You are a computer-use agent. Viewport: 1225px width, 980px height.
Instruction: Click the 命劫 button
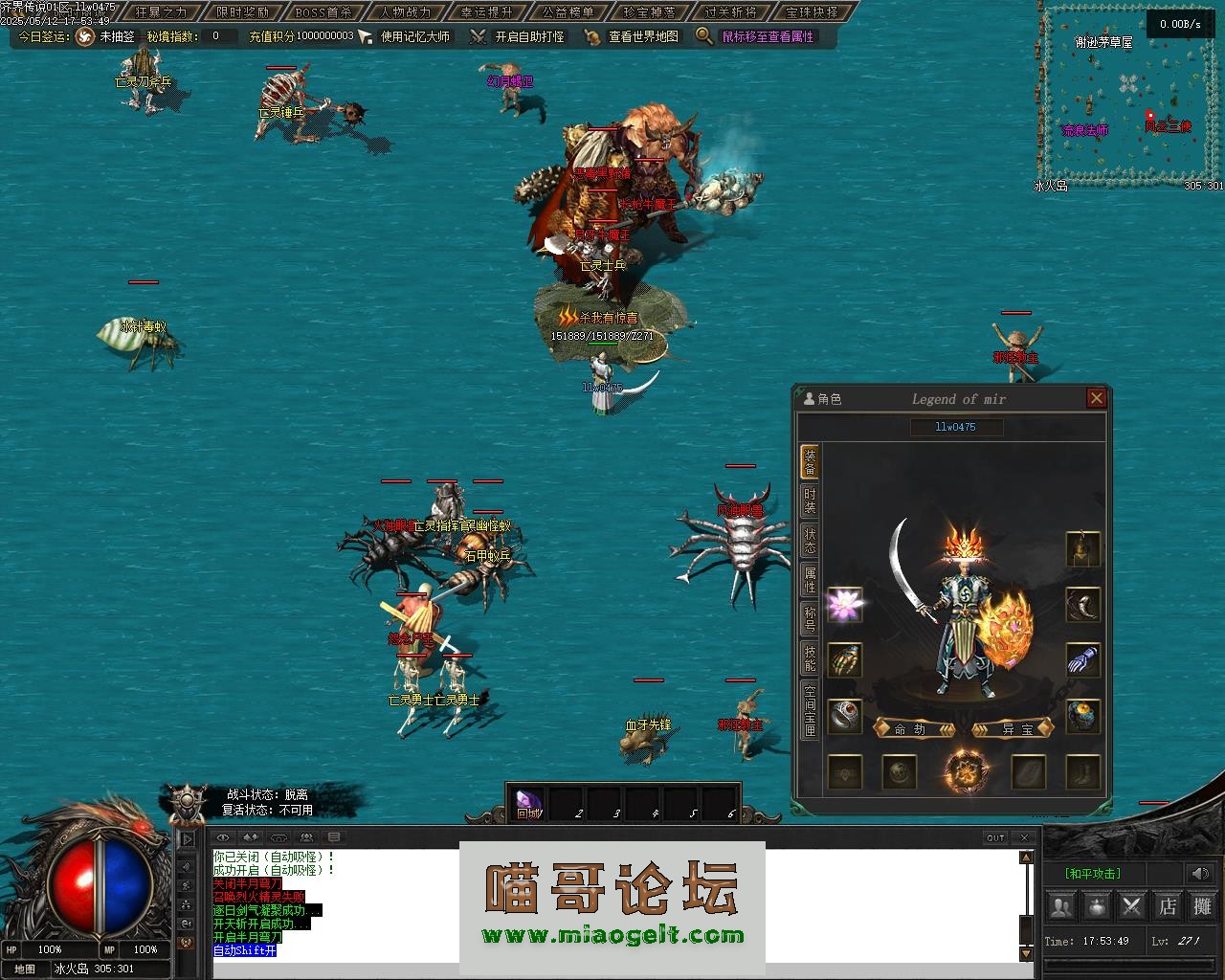point(913,728)
